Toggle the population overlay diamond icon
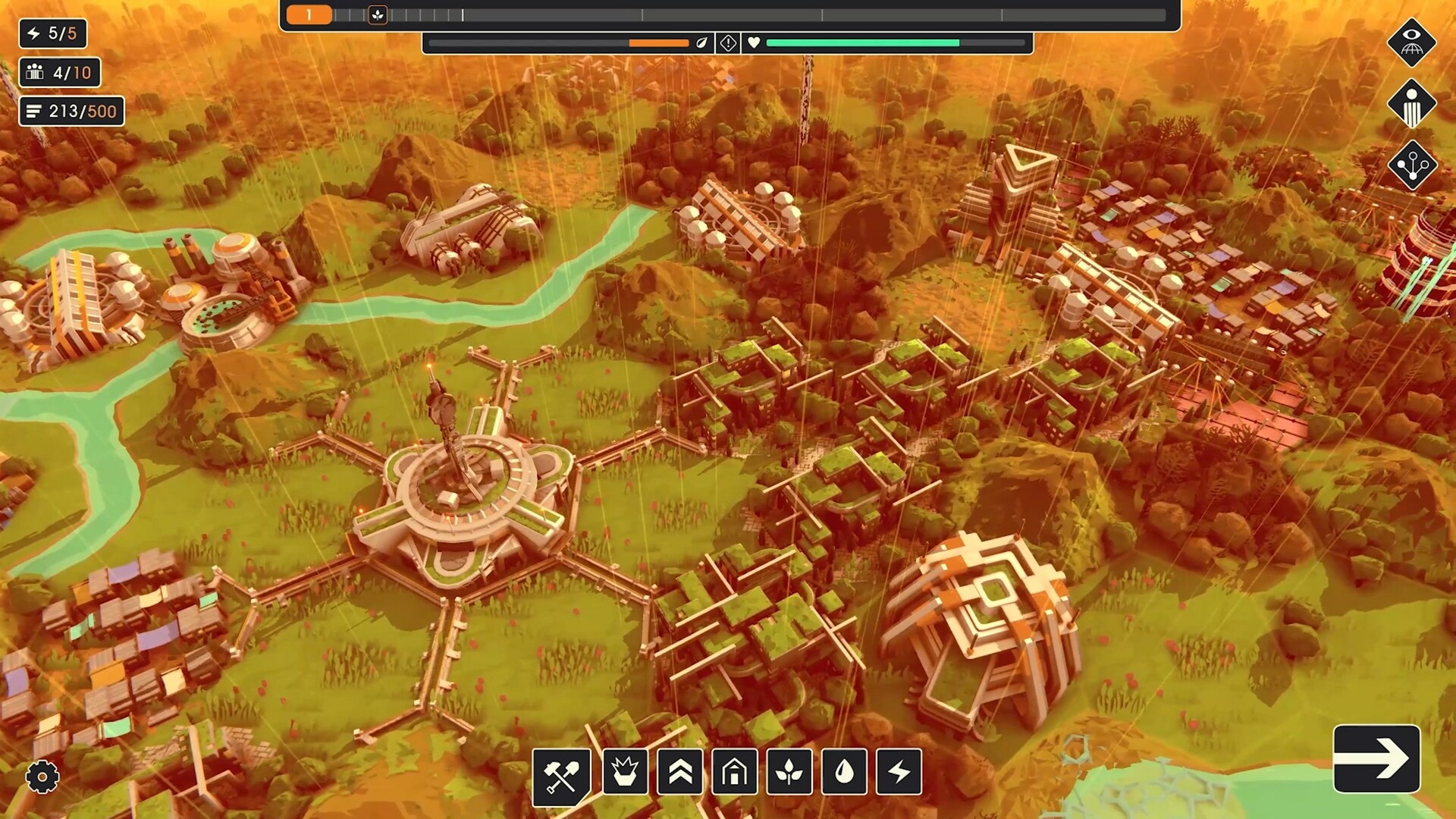Viewport: 1456px width, 819px height. point(1412,104)
